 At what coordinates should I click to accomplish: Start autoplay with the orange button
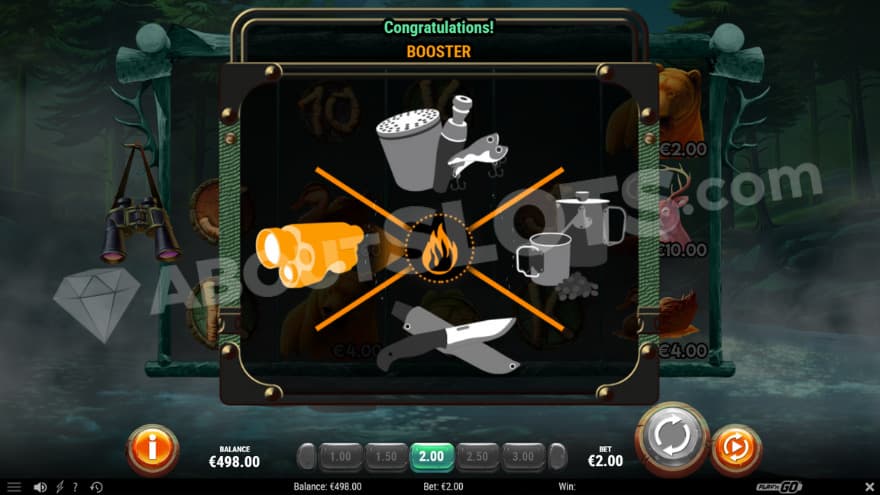(736, 449)
